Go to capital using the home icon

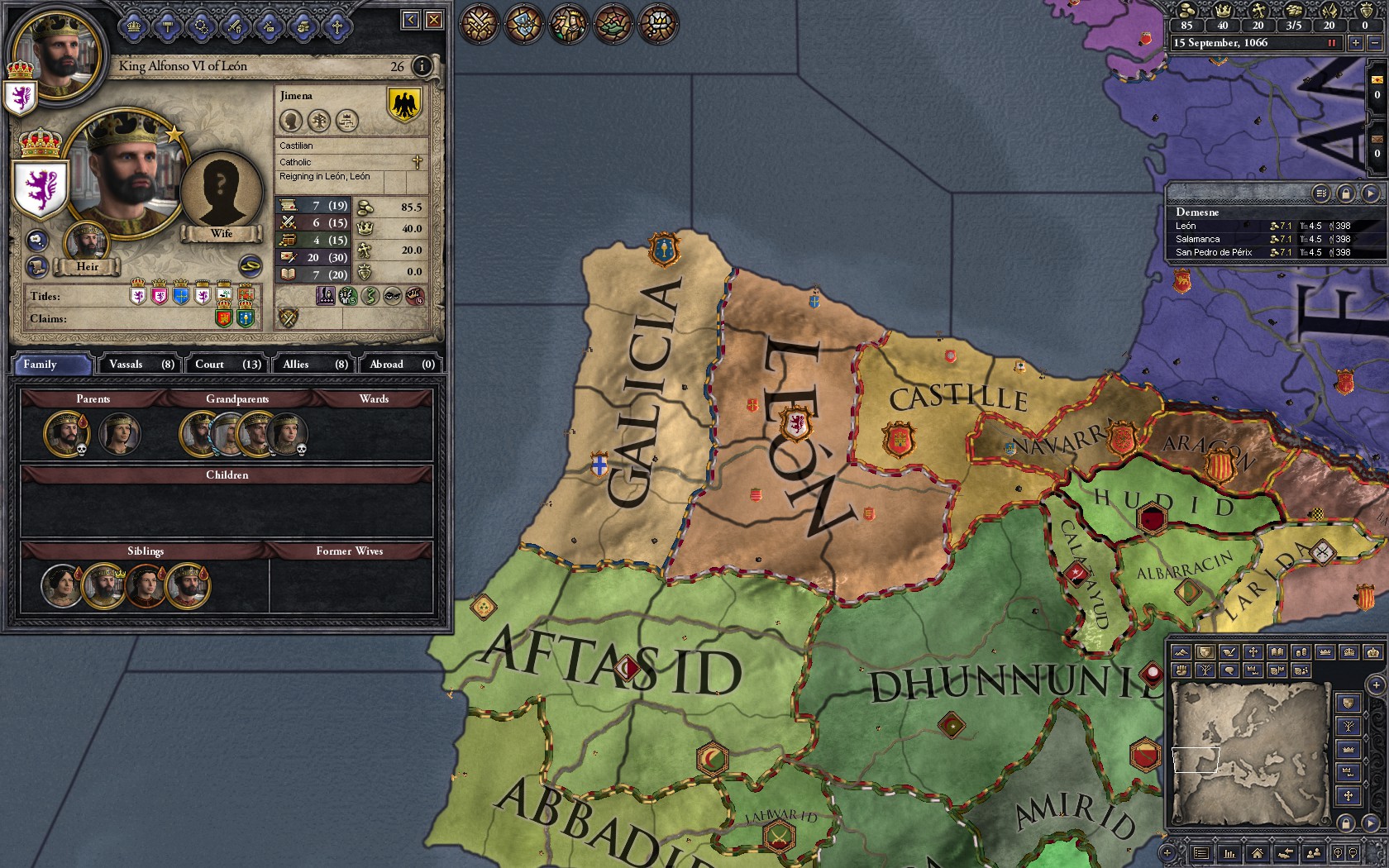pyautogui.click(x=1258, y=854)
